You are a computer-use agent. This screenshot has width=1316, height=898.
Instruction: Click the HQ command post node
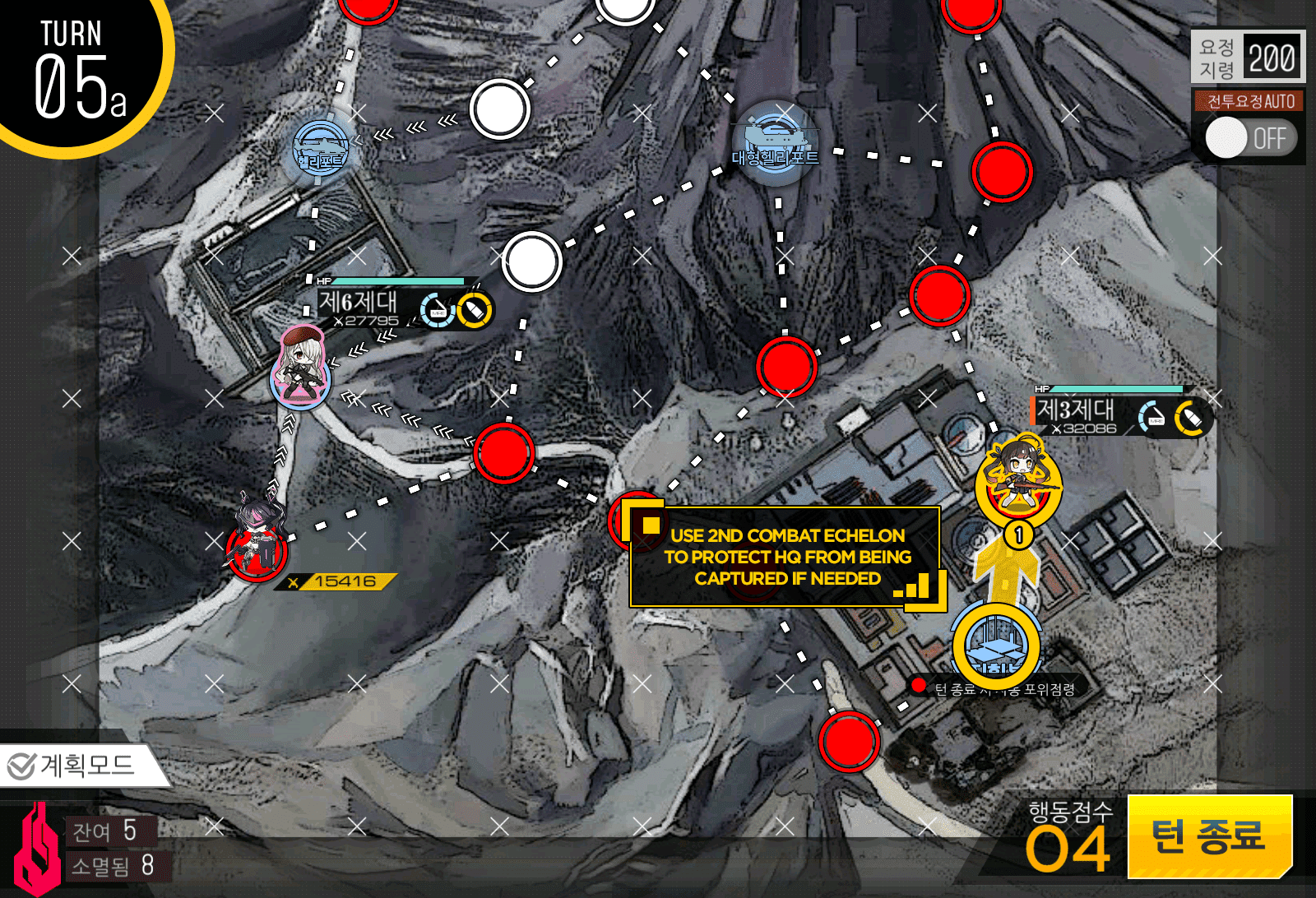(x=996, y=646)
